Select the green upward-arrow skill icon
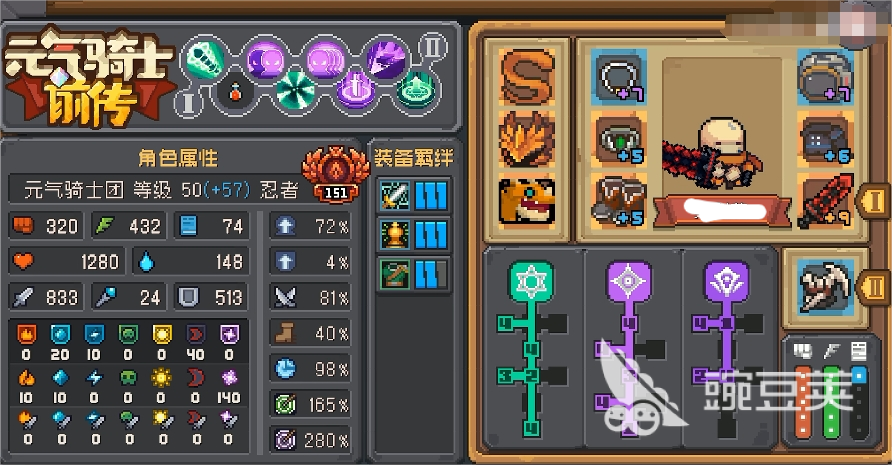This screenshot has height=465, width=892. point(411,93)
